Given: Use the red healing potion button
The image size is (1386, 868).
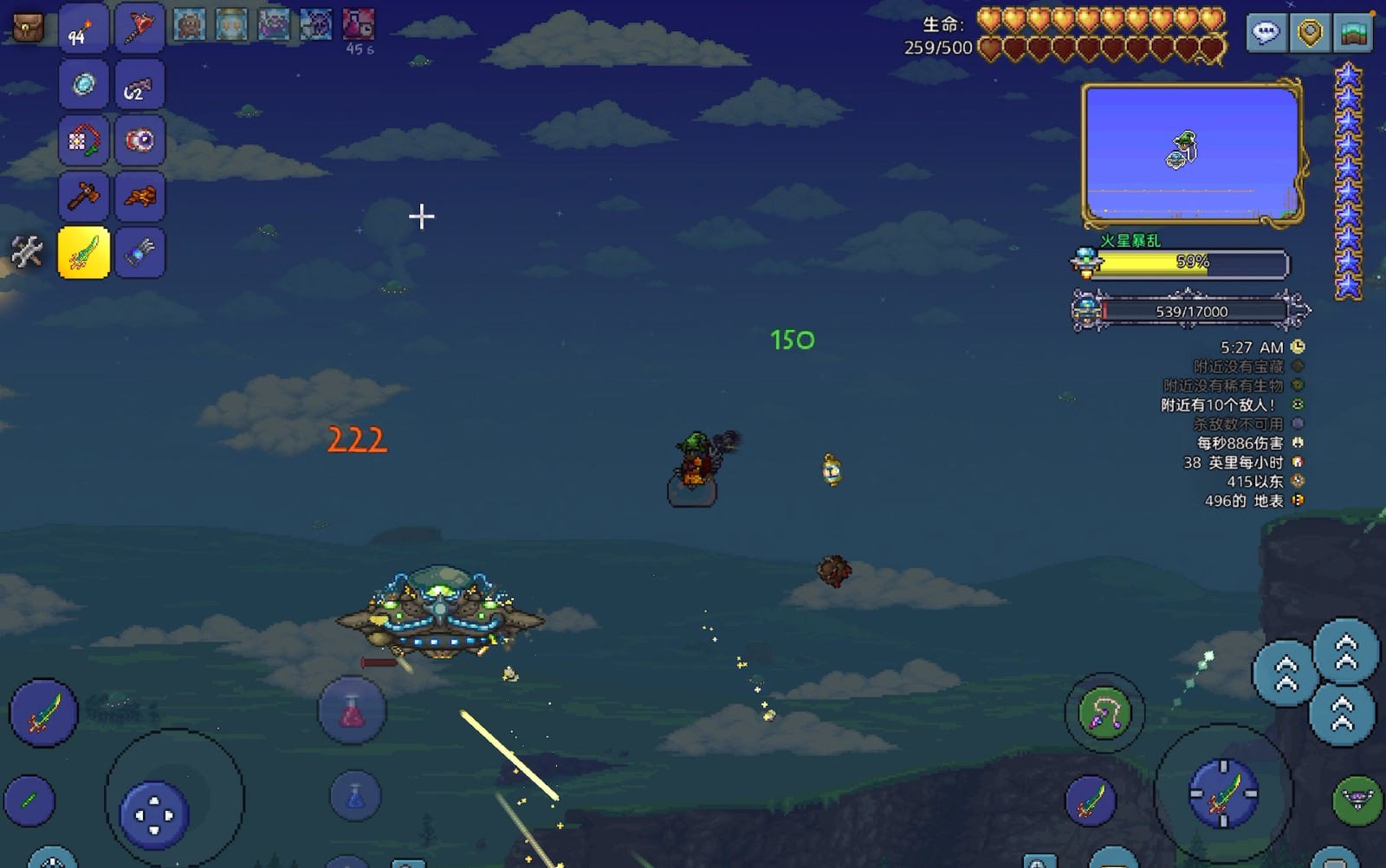Looking at the screenshot, I should coord(352,711).
